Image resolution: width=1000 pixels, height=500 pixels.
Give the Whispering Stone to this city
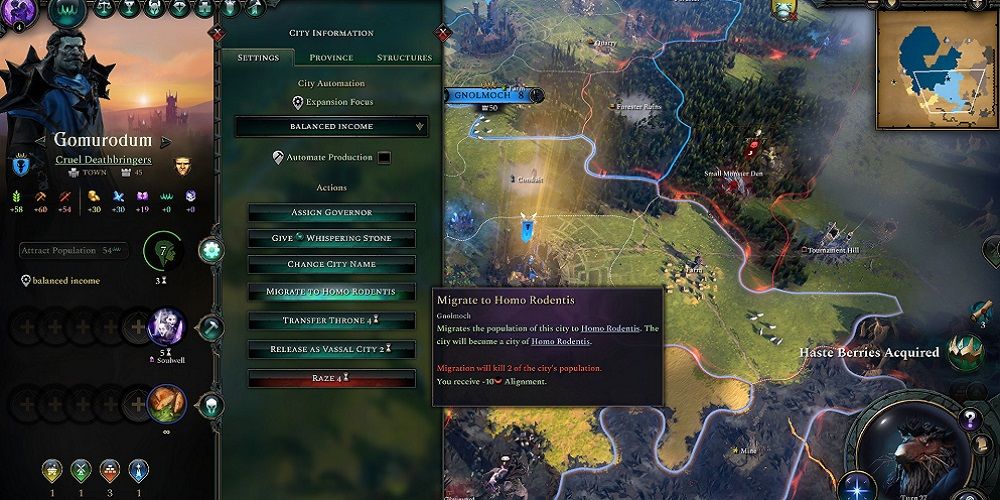tap(331, 238)
